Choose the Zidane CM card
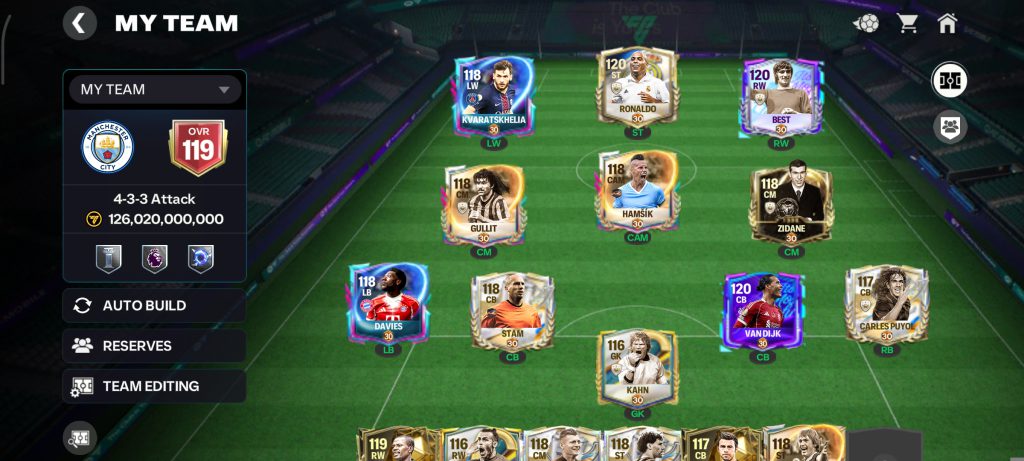Viewport: 1024px width, 461px height. click(x=791, y=205)
